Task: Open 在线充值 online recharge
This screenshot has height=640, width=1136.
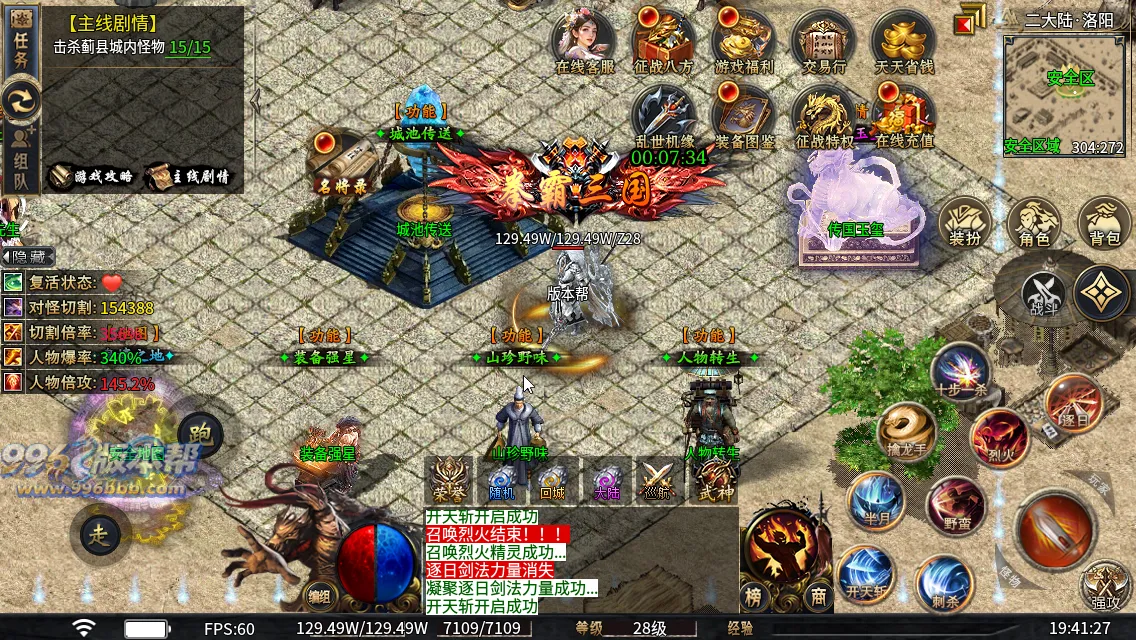Action: click(903, 115)
